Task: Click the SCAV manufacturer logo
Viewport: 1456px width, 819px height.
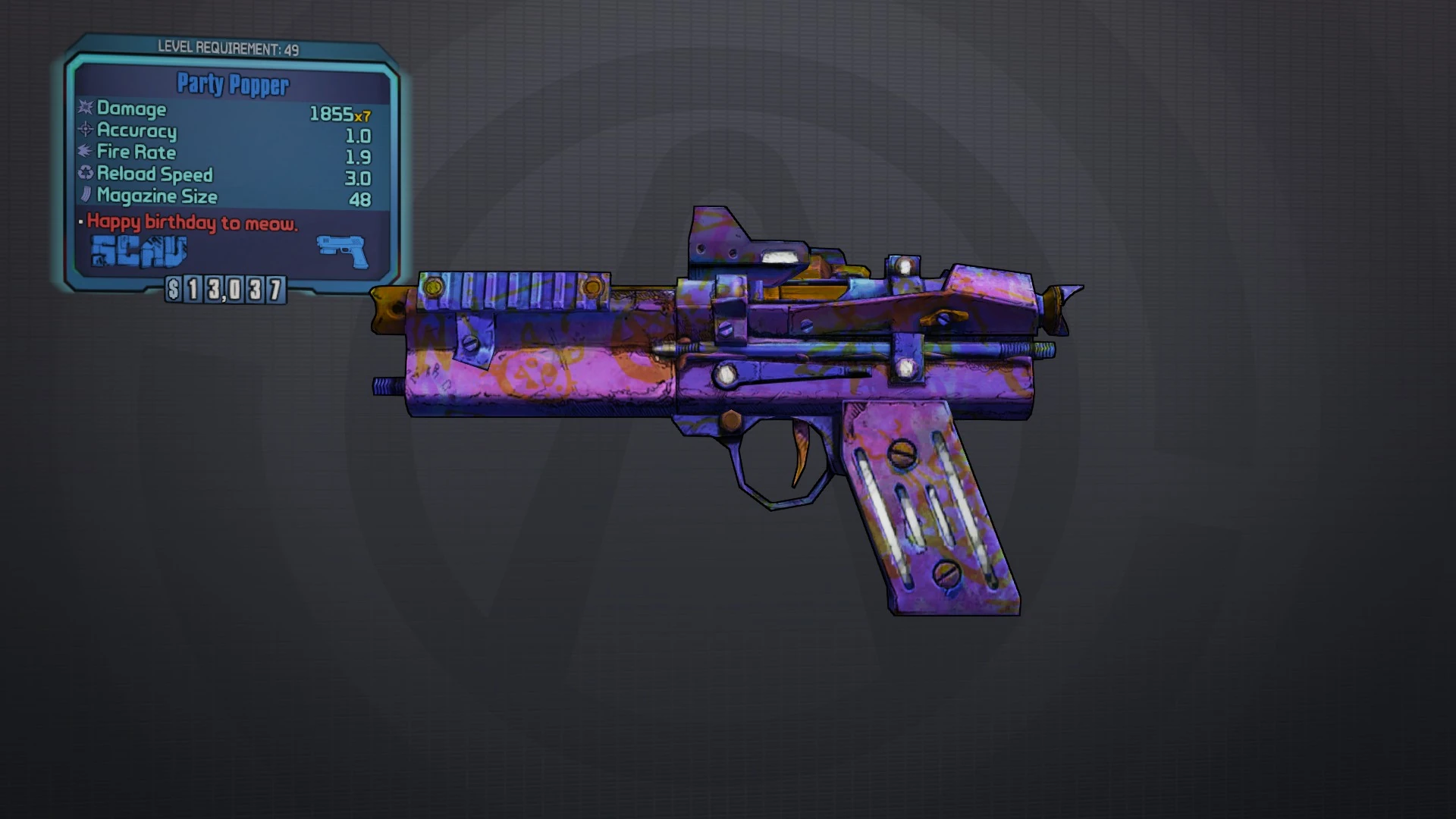Action: click(139, 250)
